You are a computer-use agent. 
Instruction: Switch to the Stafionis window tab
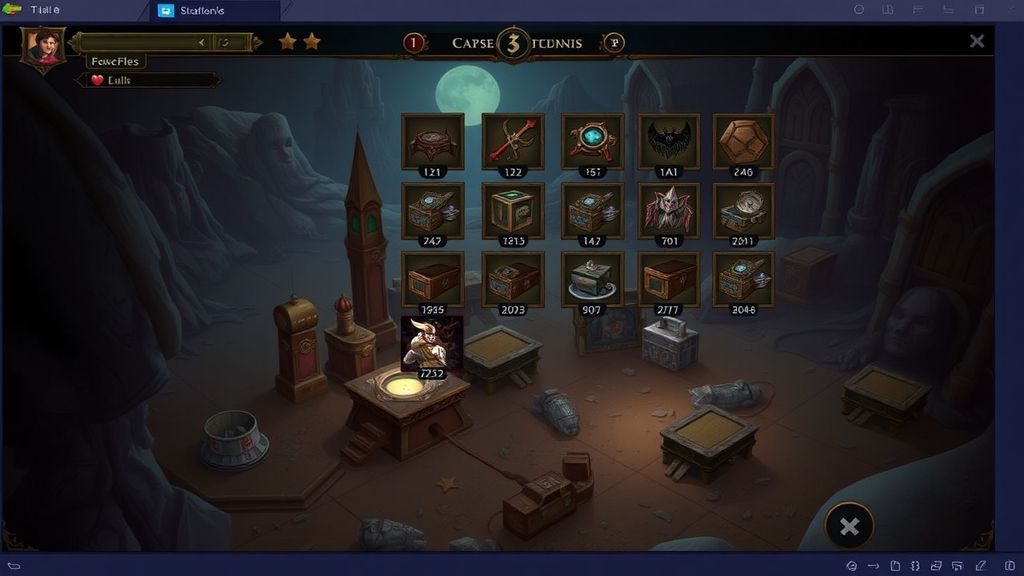click(214, 11)
